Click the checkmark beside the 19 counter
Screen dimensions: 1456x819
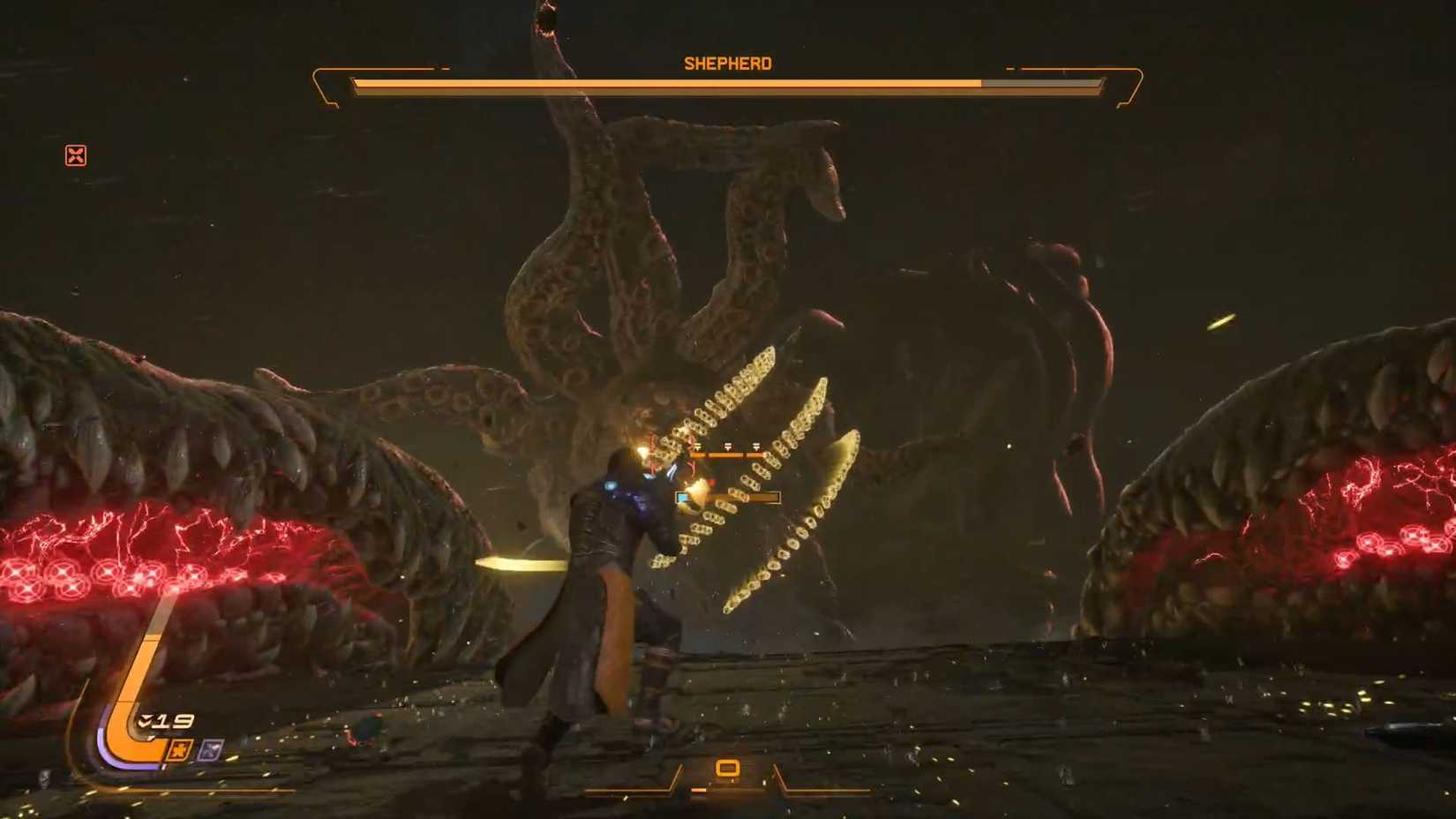tap(145, 720)
